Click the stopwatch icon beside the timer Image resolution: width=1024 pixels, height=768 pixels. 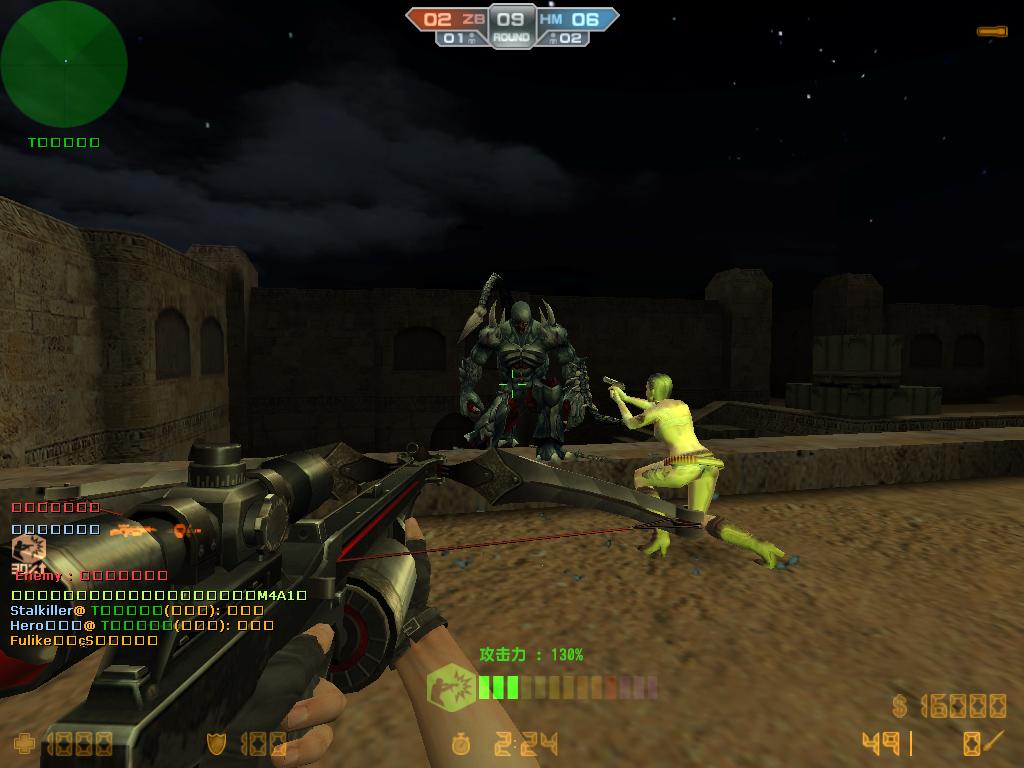point(461,743)
